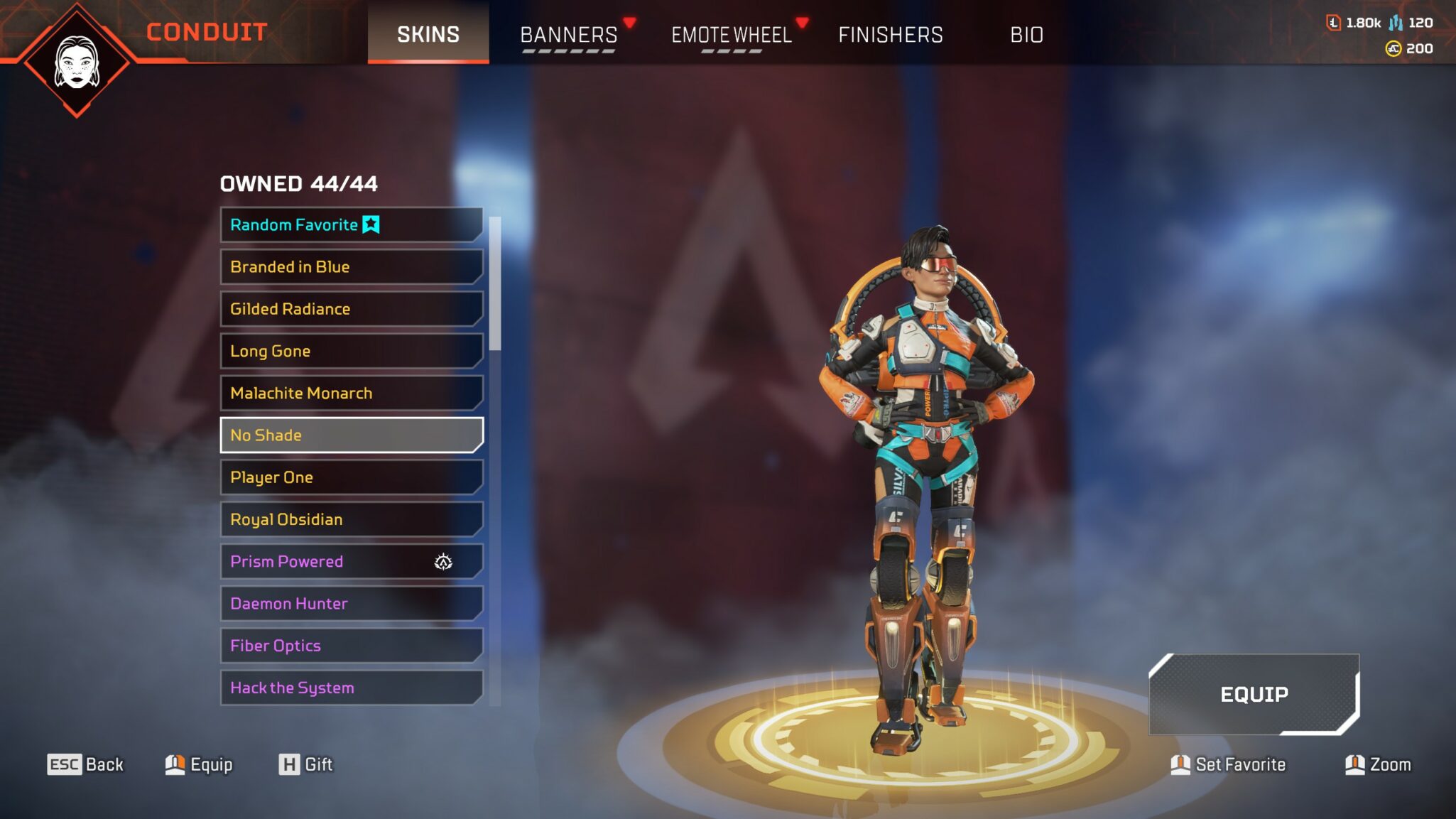Go back using the Back button
The image size is (1456, 819).
click(86, 764)
